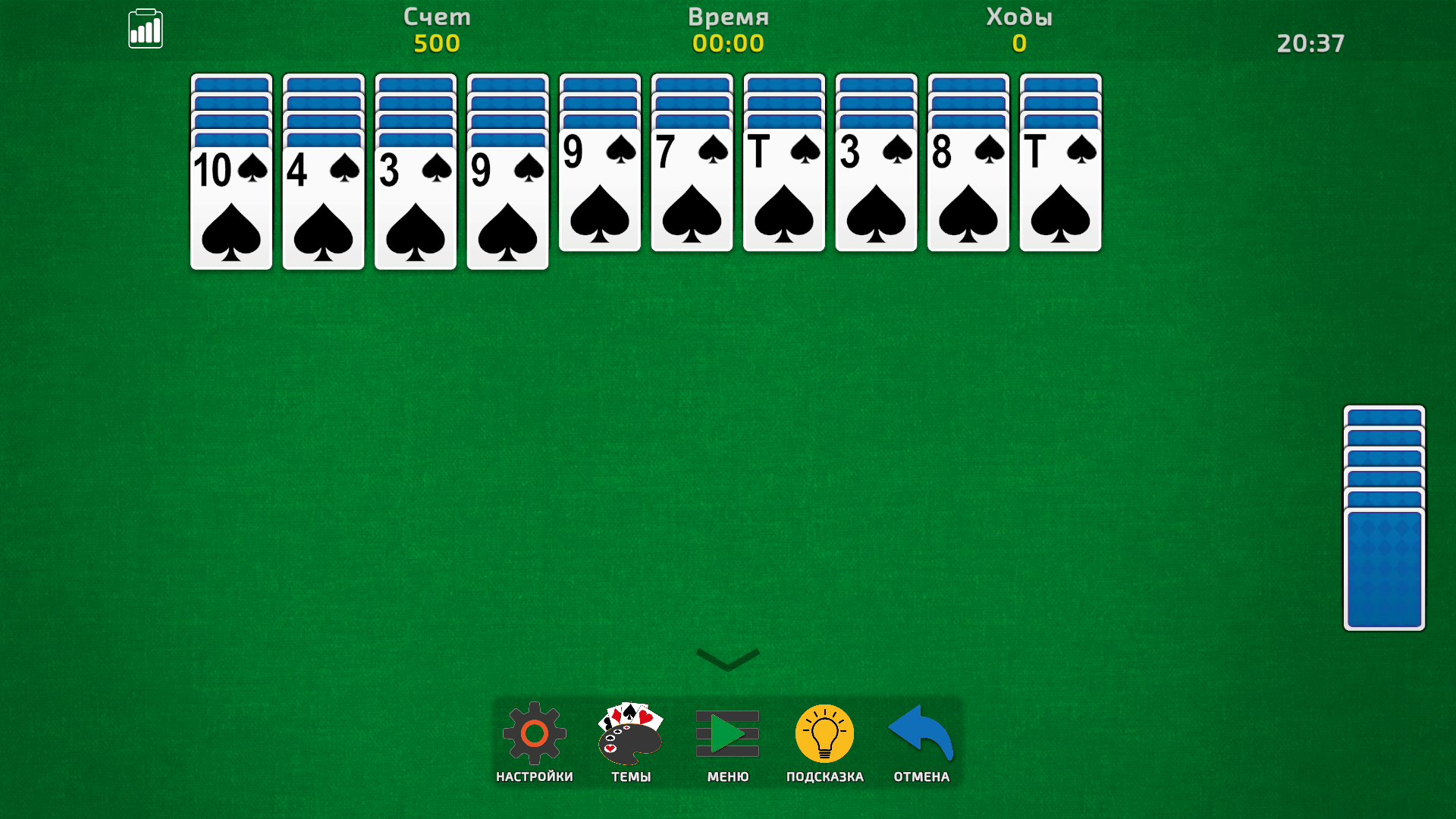
Task: Click the yellow score value 500
Action: click(x=438, y=43)
